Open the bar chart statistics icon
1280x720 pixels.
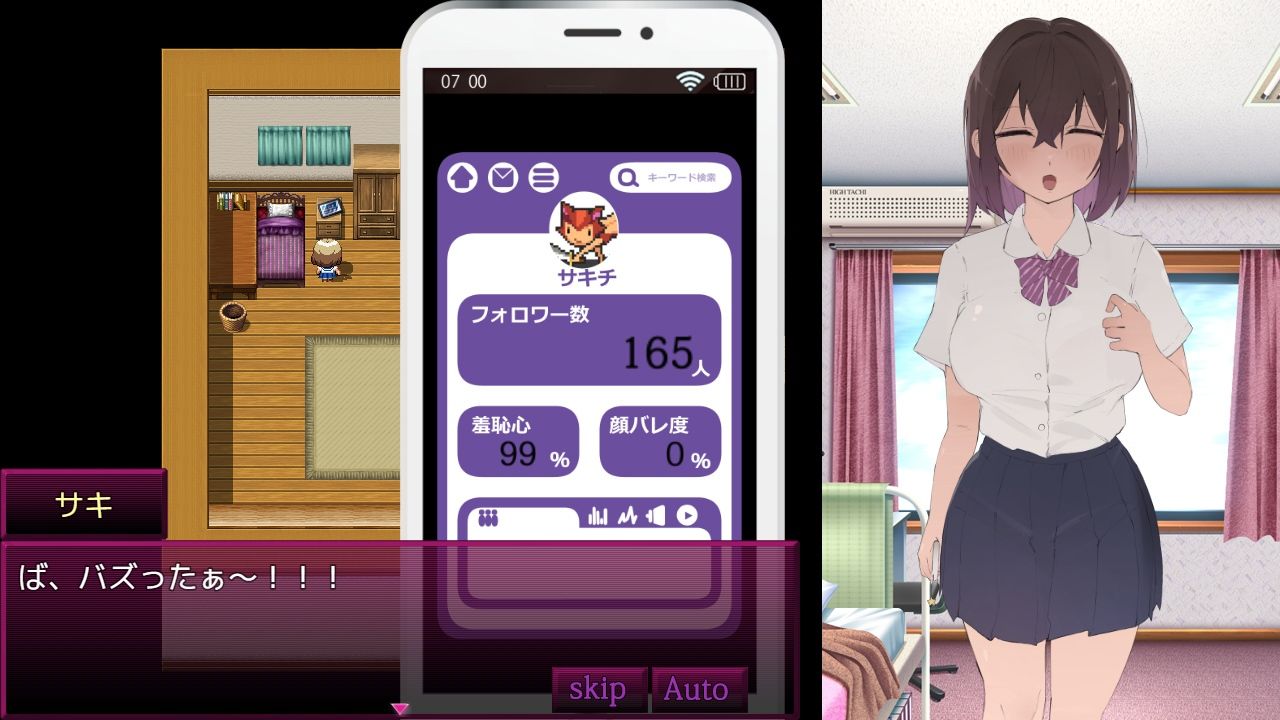(598, 515)
